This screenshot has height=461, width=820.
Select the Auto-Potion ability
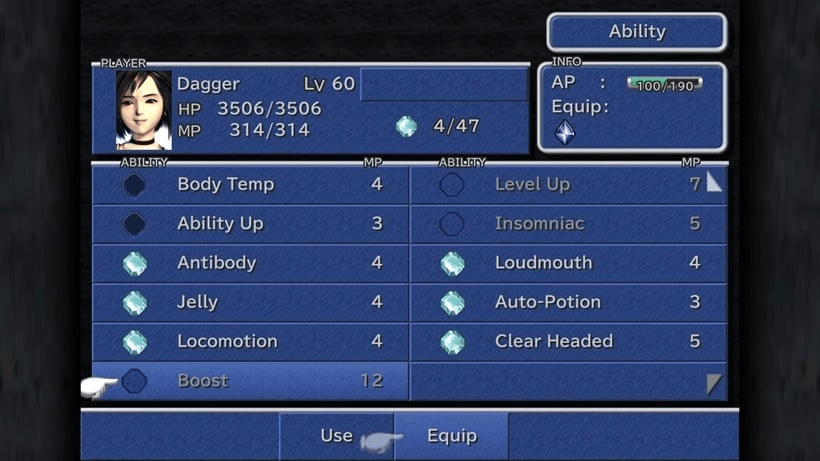[x=566, y=302]
